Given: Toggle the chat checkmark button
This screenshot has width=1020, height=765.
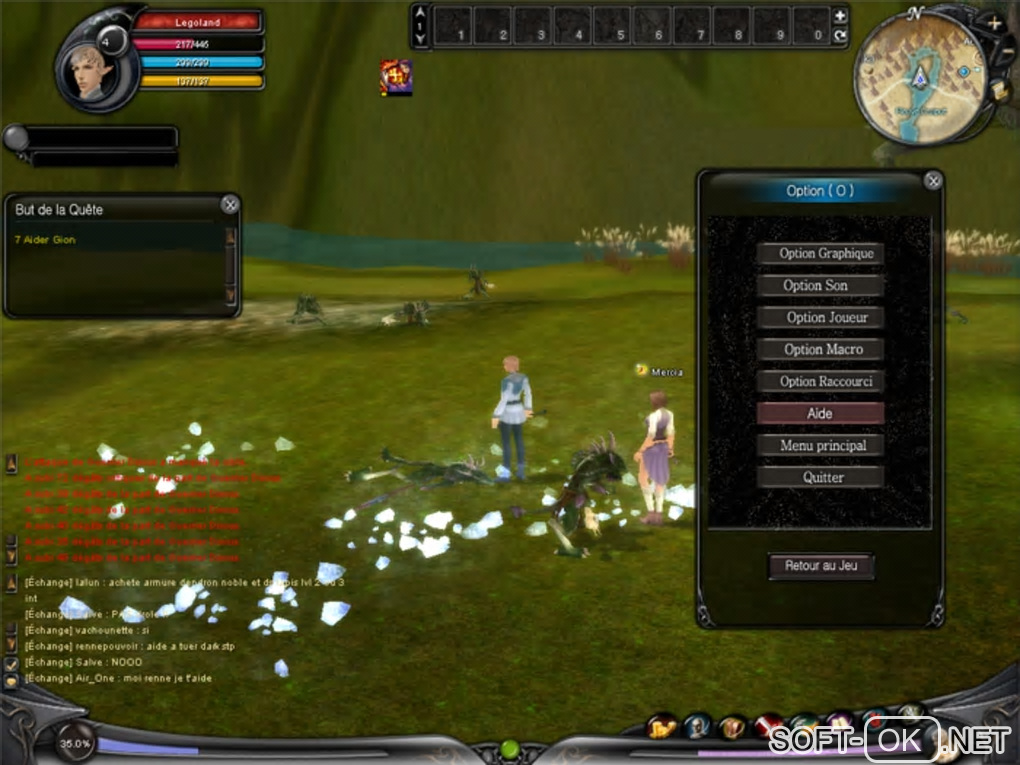Looking at the screenshot, I should [x=12, y=663].
